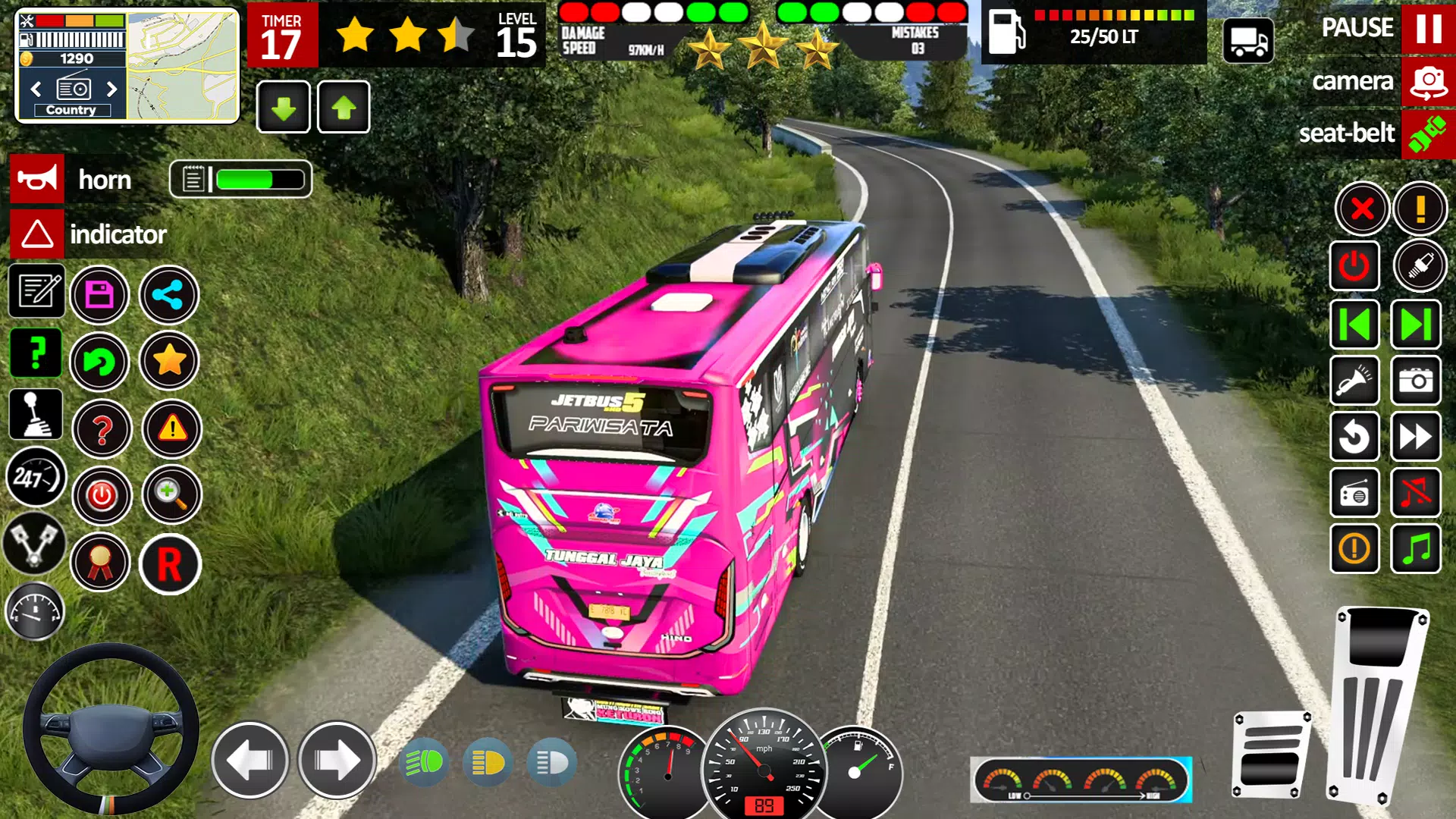Click the green down arrow below the timer
The width and height of the screenshot is (1456, 819).
pyautogui.click(x=282, y=106)
